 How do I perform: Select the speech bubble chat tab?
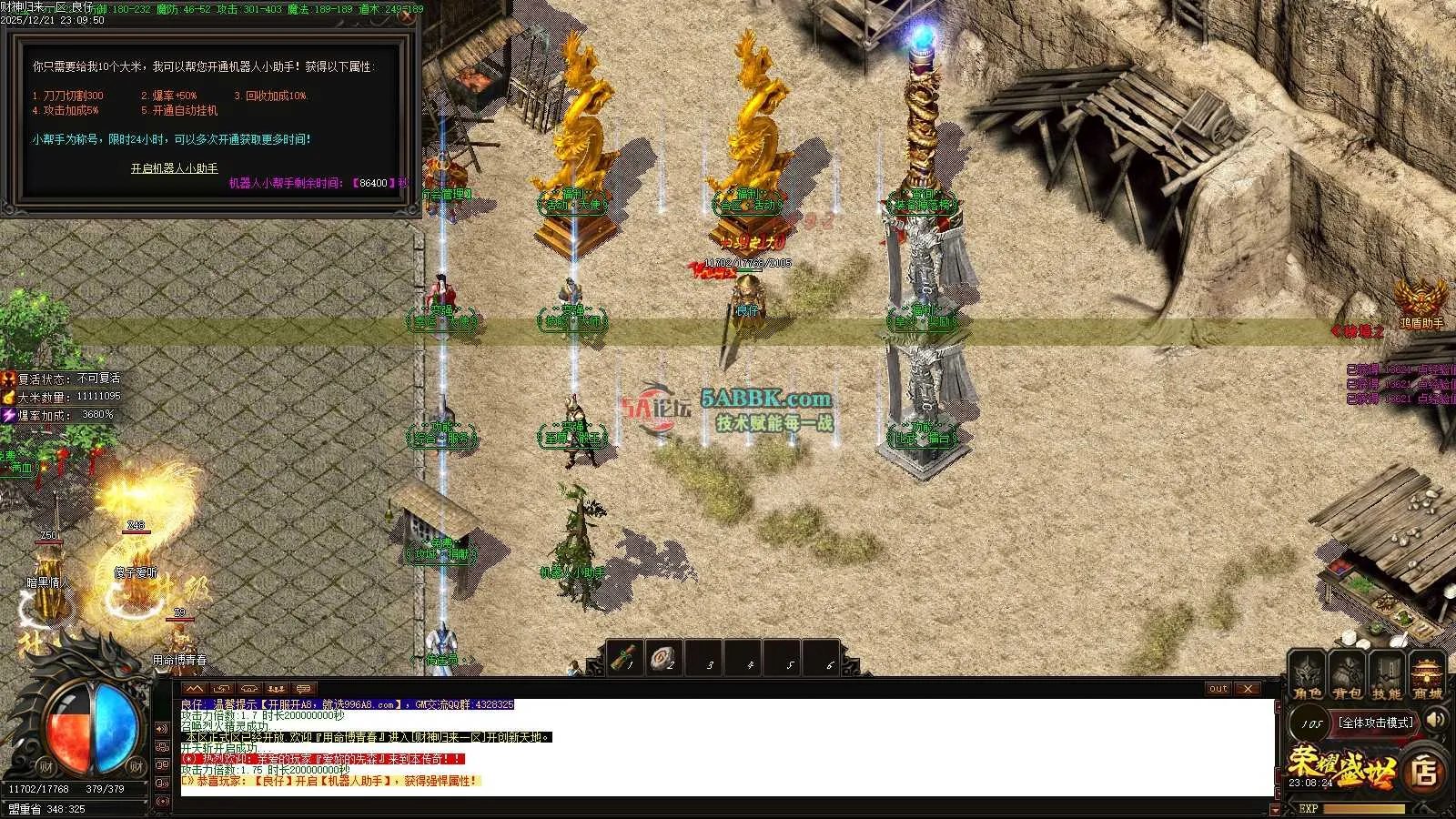[303, 689]
